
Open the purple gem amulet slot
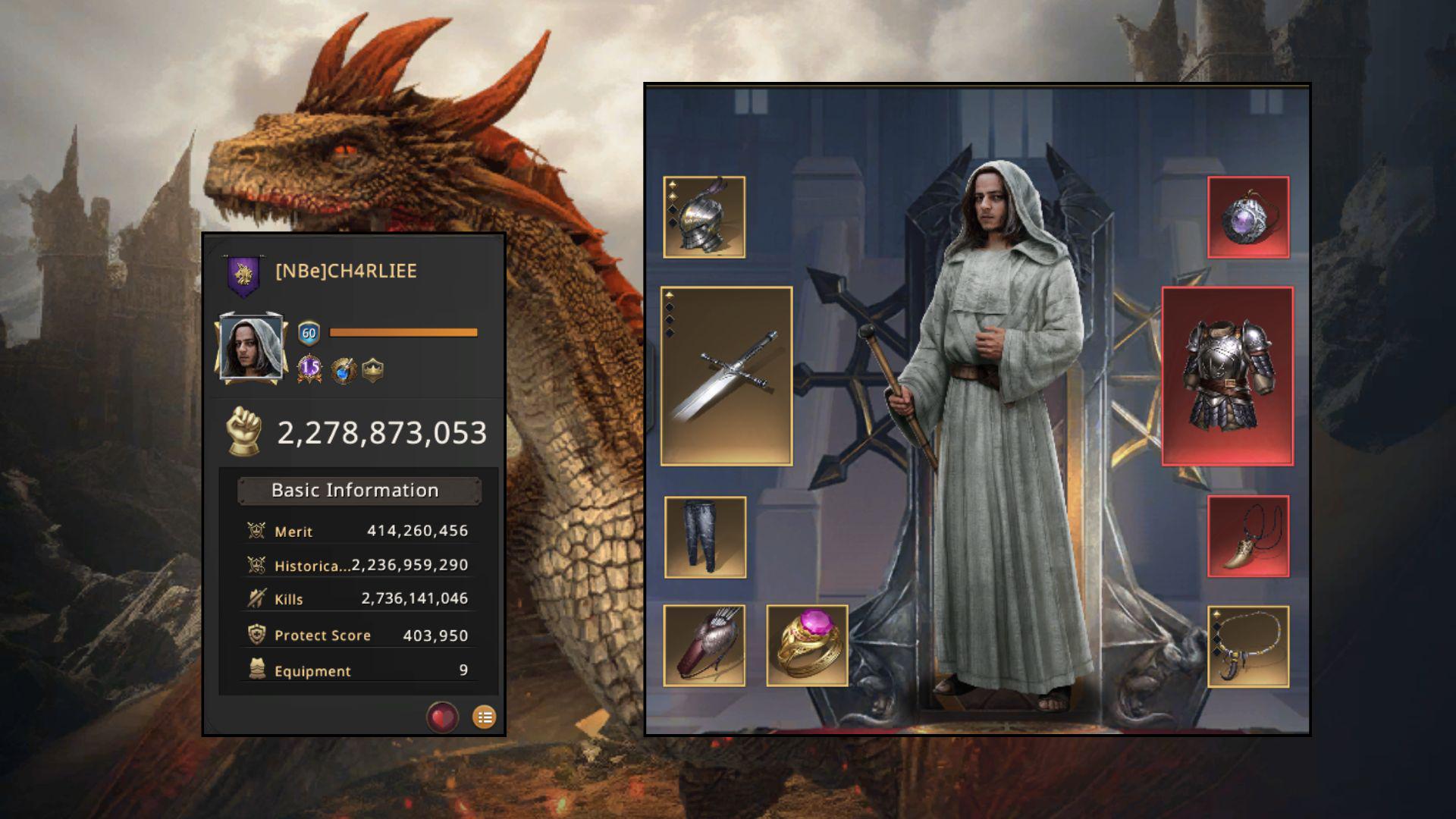click(1248, 218)
